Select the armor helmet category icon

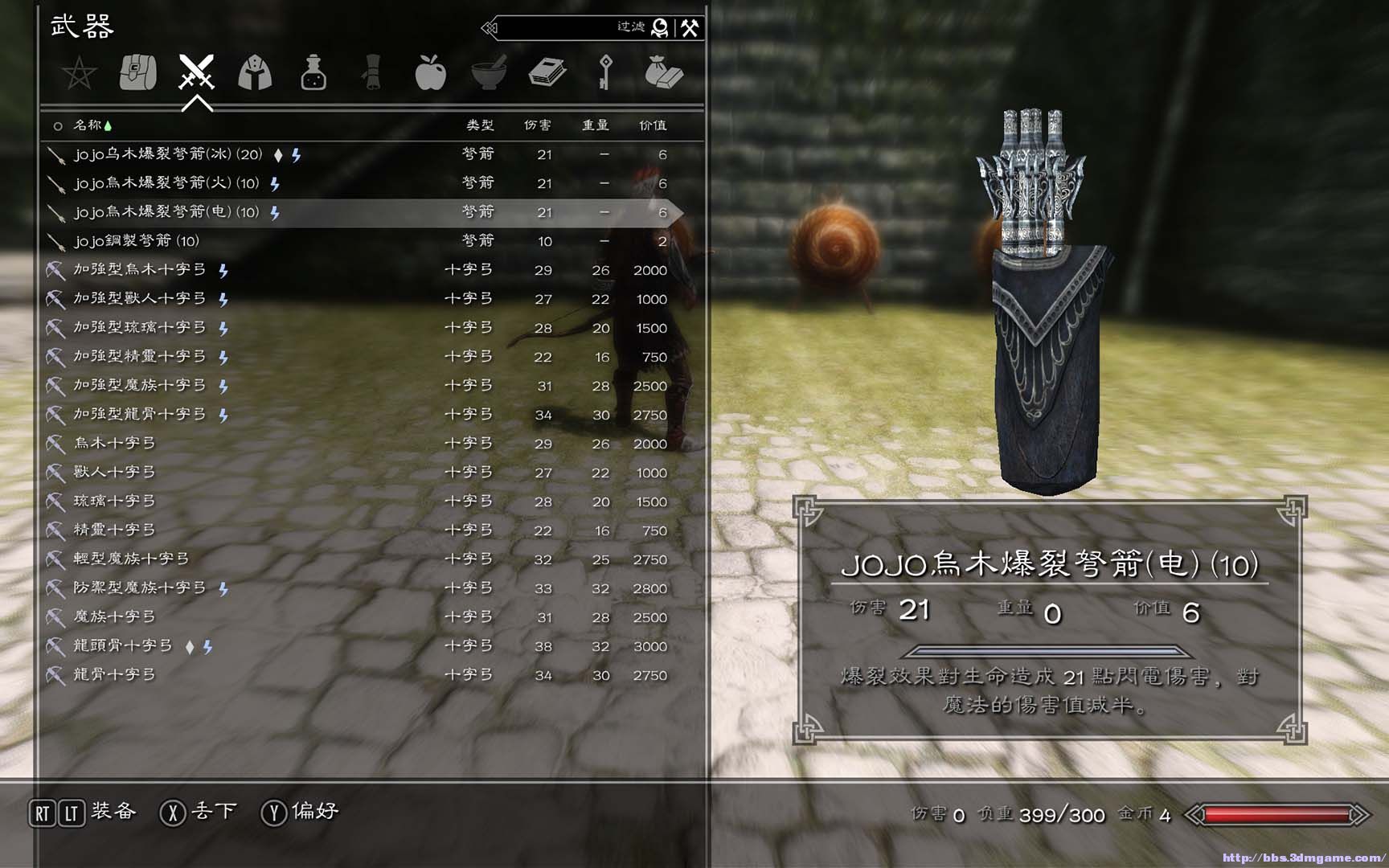(256, 72)
